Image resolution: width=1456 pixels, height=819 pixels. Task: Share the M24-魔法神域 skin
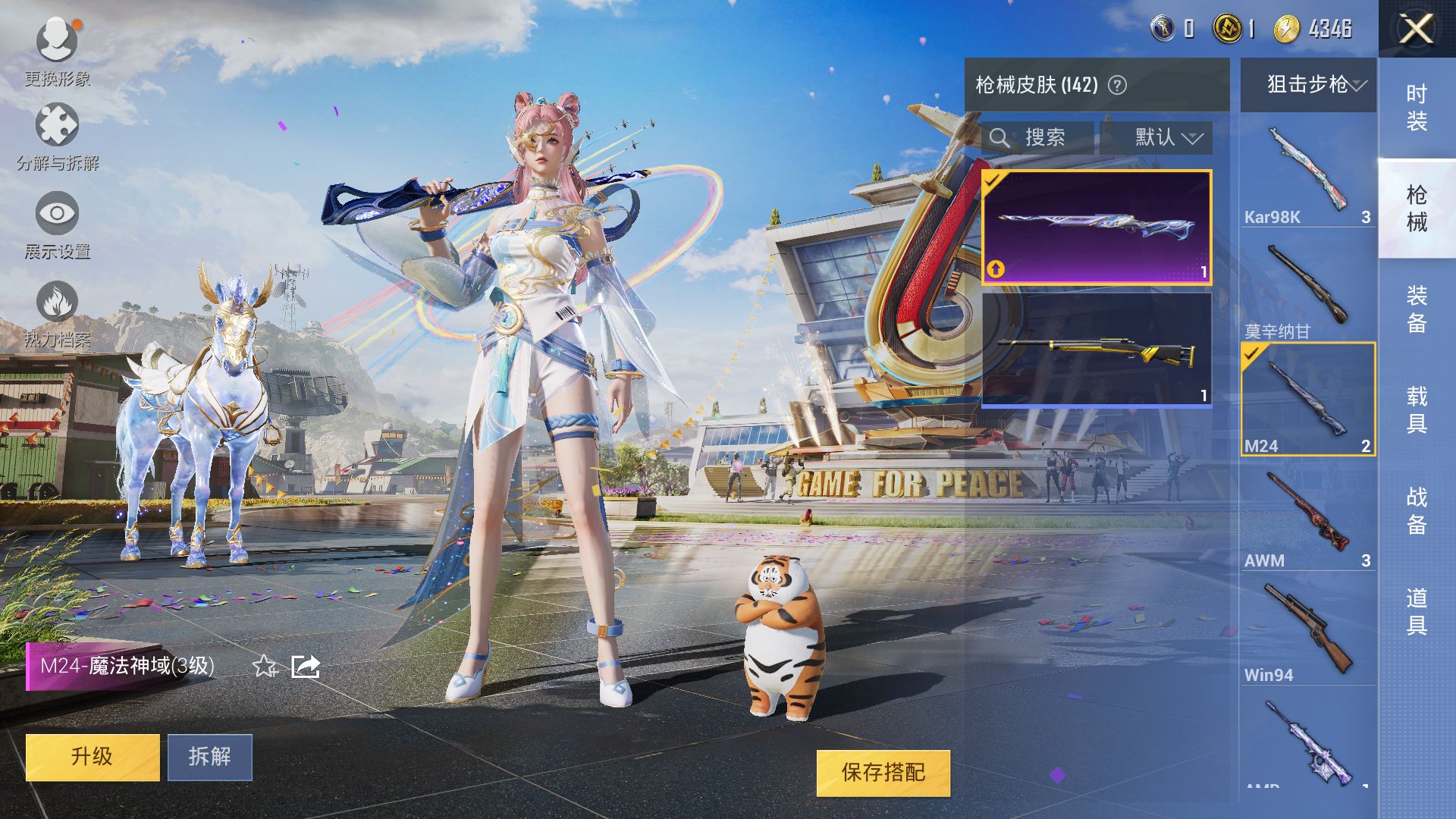click(x=306, y=667)
